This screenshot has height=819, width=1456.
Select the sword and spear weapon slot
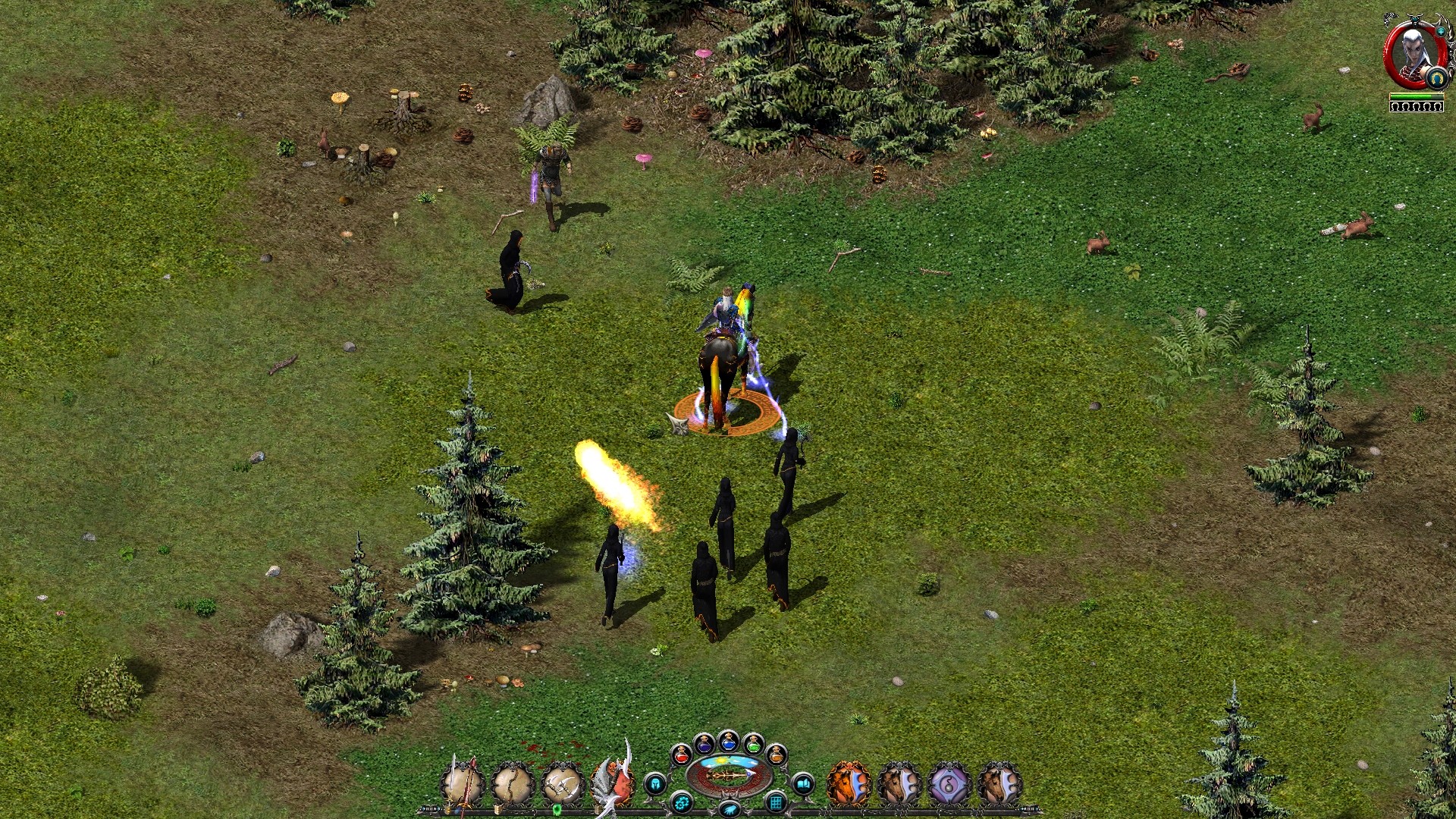(x=463, y=784)
